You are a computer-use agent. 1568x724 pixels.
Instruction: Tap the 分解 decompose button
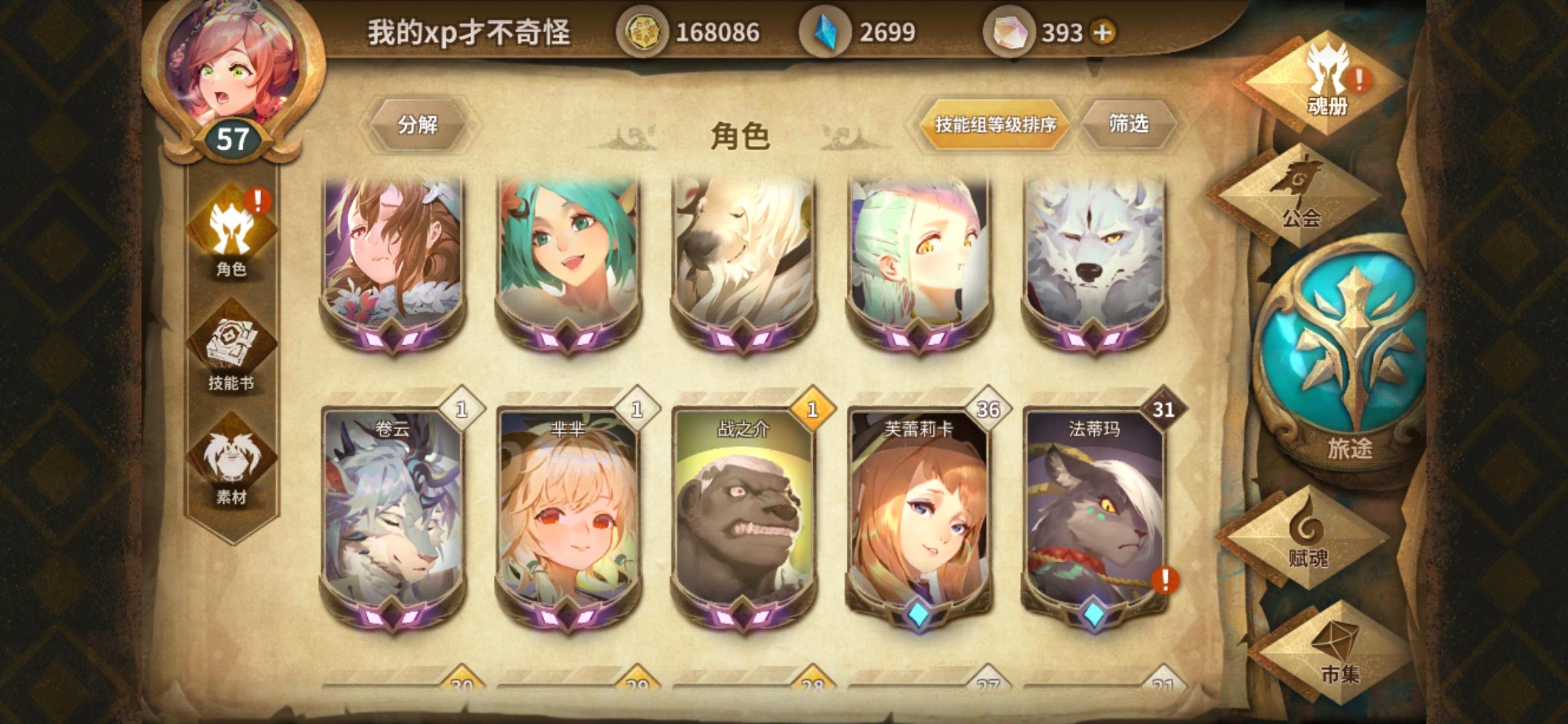417,125
